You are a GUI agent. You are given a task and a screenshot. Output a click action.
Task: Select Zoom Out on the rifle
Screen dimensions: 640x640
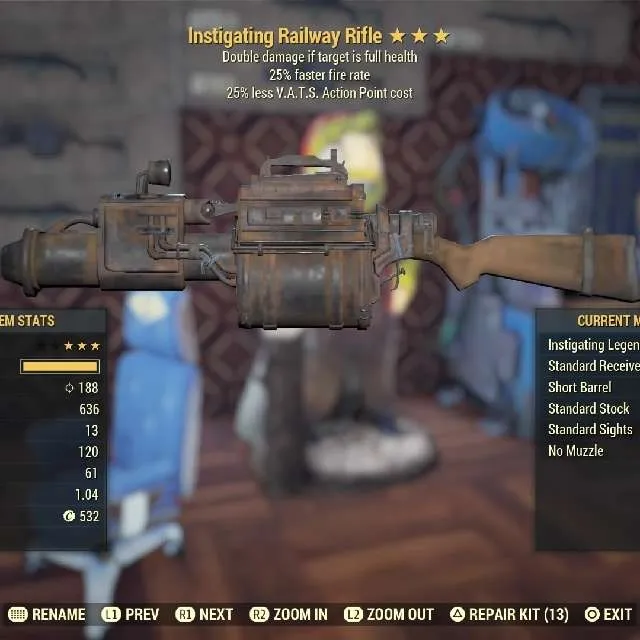click(389, 615)
